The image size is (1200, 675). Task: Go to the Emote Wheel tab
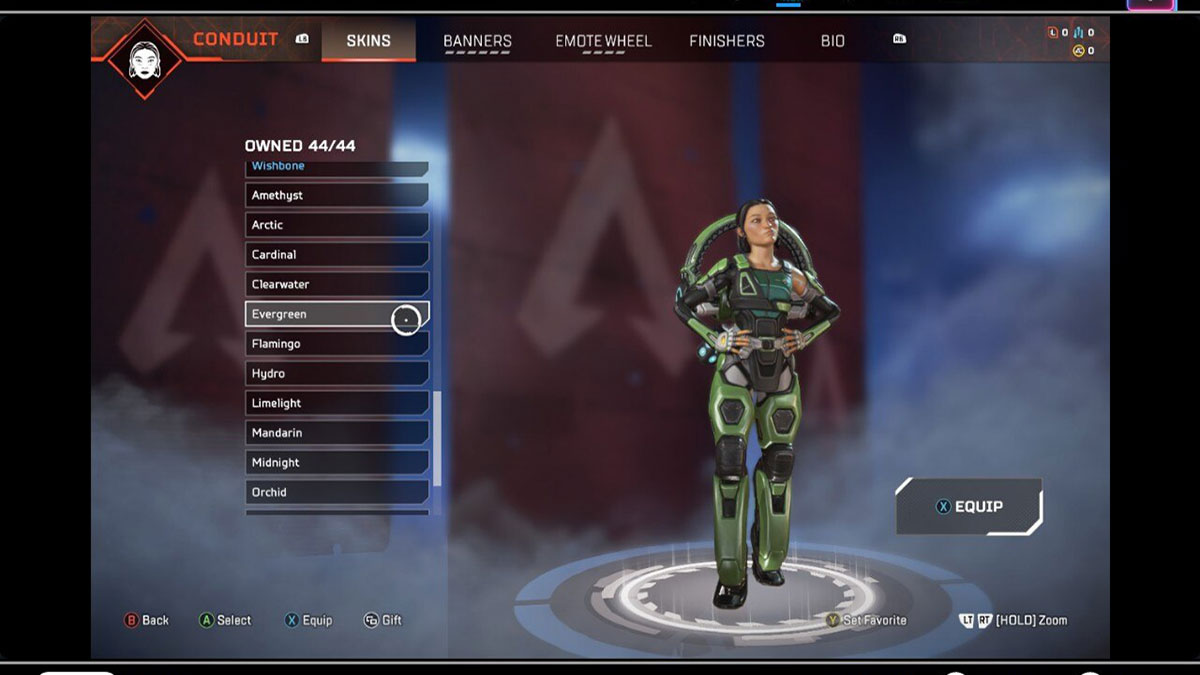click(x=603, y=41)
